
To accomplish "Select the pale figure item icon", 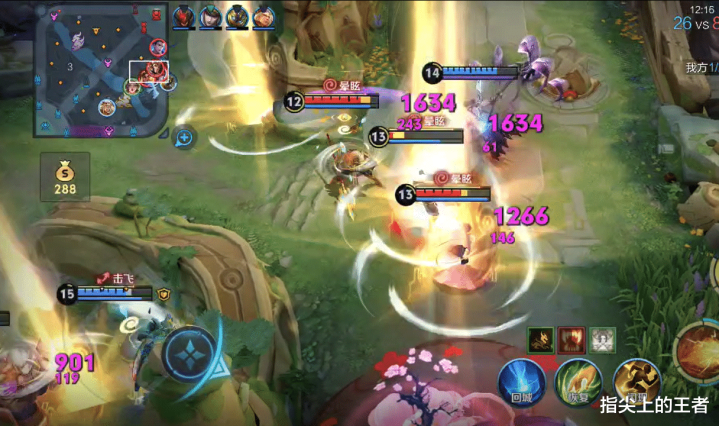I will pos(602,340).
